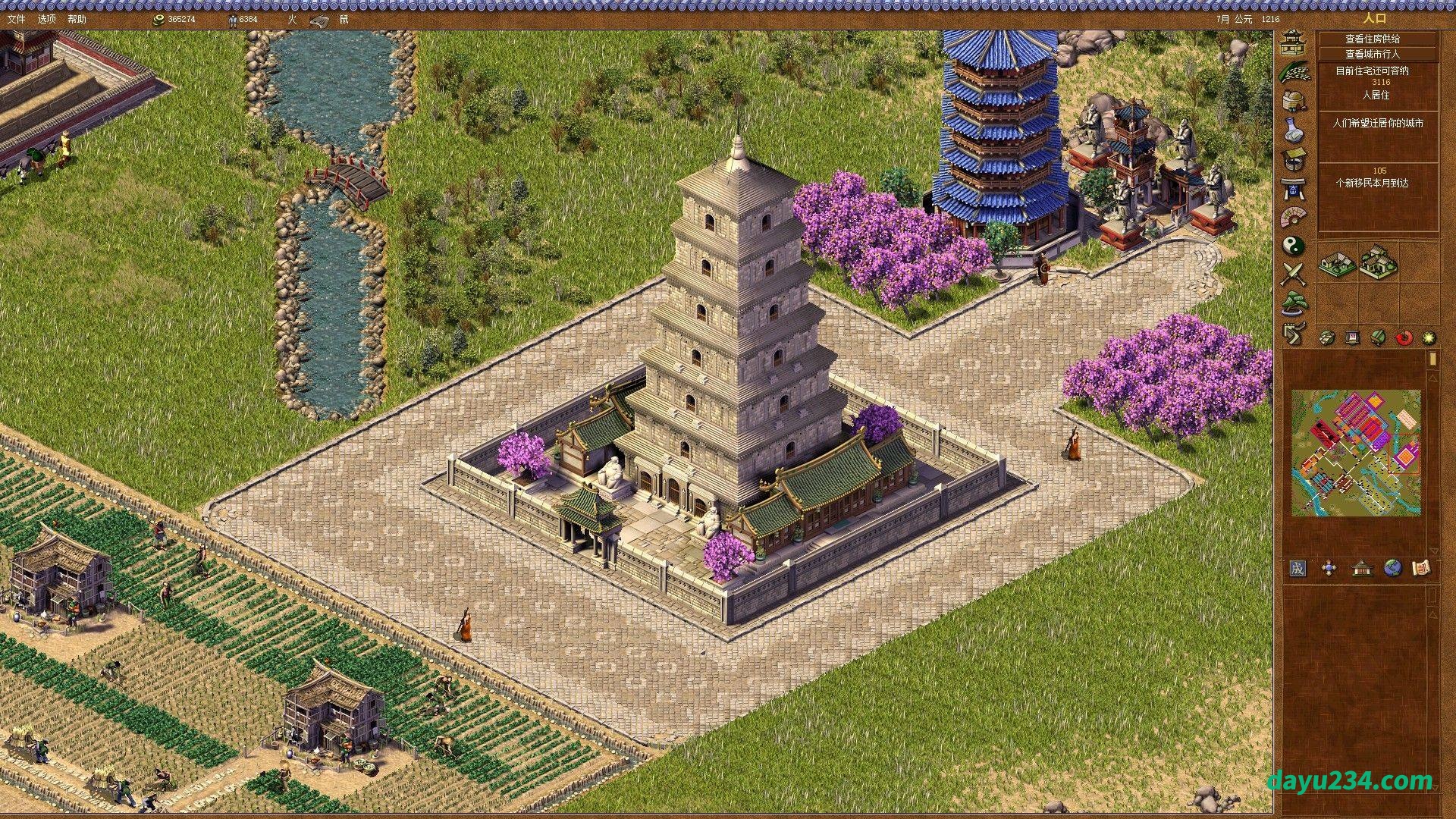Open the 选项 (Options) menu

tap(46, 19)
